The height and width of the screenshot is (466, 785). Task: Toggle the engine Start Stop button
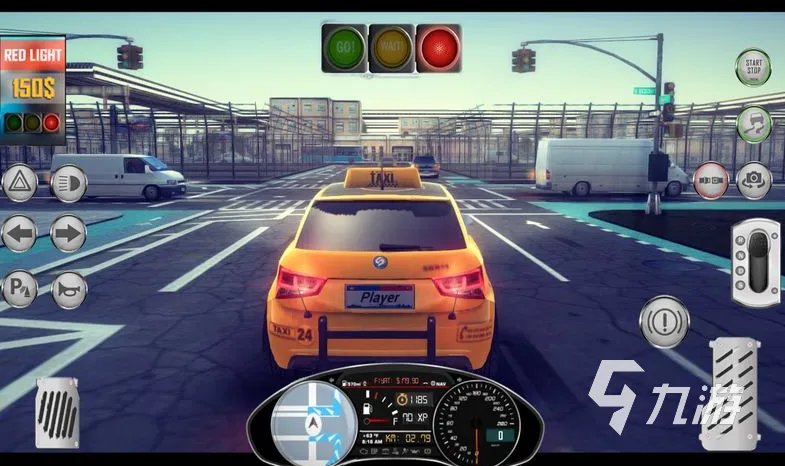click(753, 67)
